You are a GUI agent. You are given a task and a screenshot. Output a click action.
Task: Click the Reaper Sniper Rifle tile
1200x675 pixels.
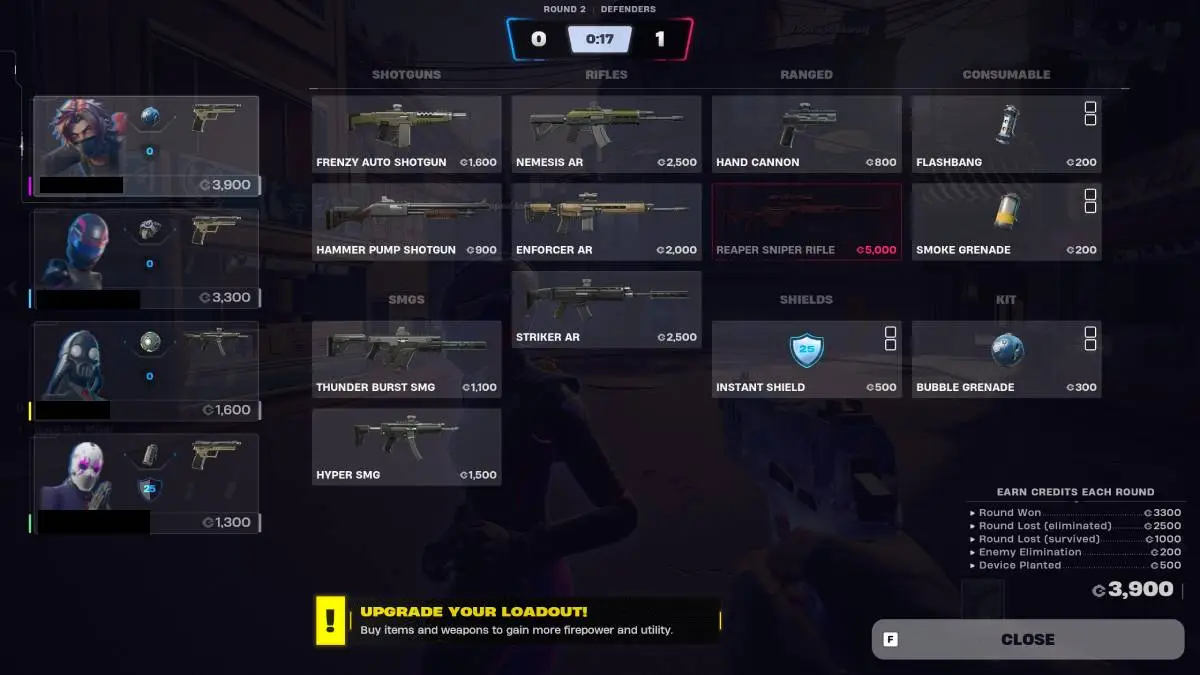(806, 221)
